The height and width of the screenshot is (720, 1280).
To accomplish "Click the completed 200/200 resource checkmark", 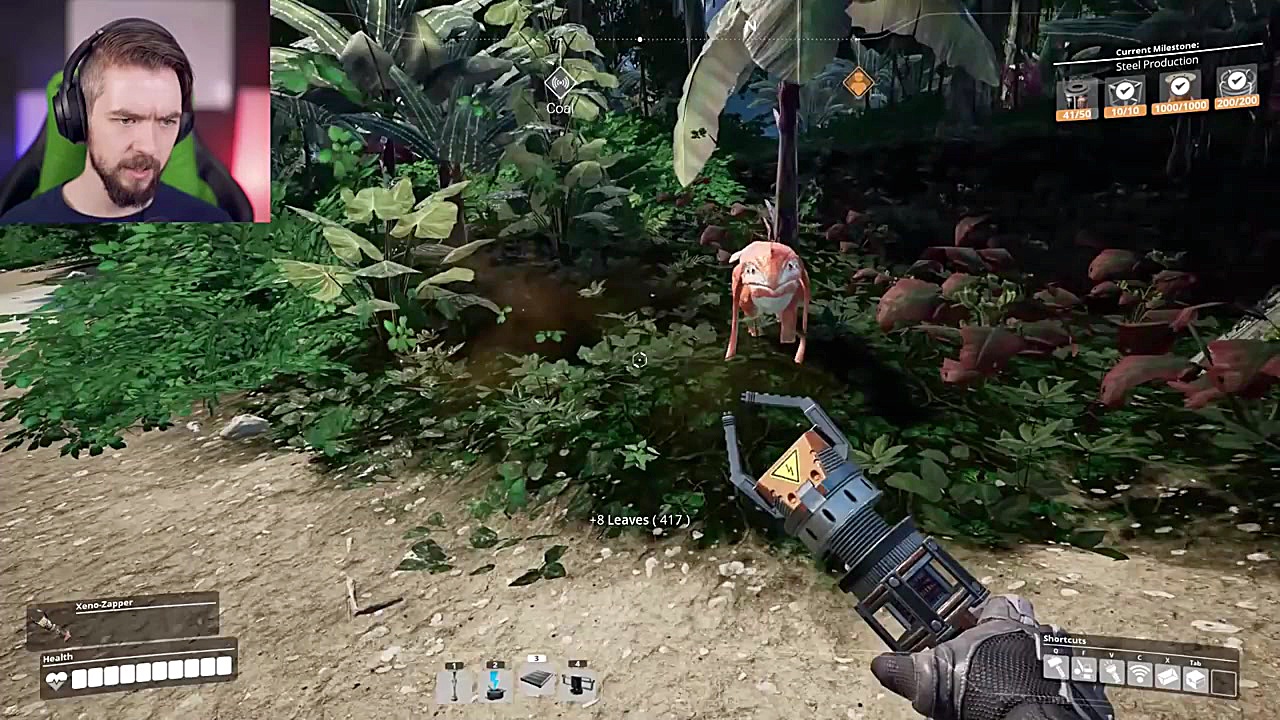I will [1237, 81].
